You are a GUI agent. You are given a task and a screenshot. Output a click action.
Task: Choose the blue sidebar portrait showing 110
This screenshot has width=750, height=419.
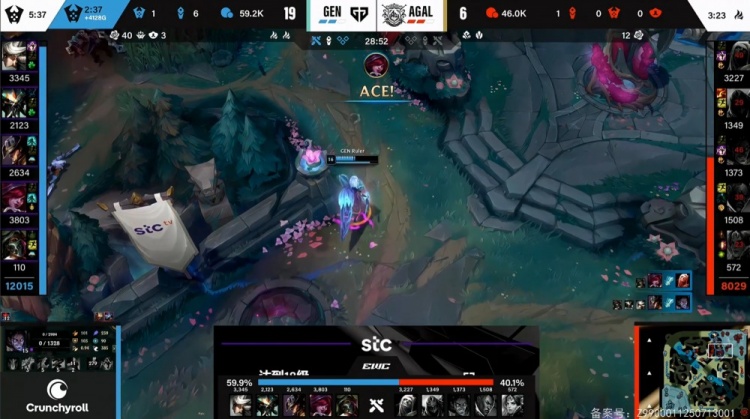(x=17, y=245)
